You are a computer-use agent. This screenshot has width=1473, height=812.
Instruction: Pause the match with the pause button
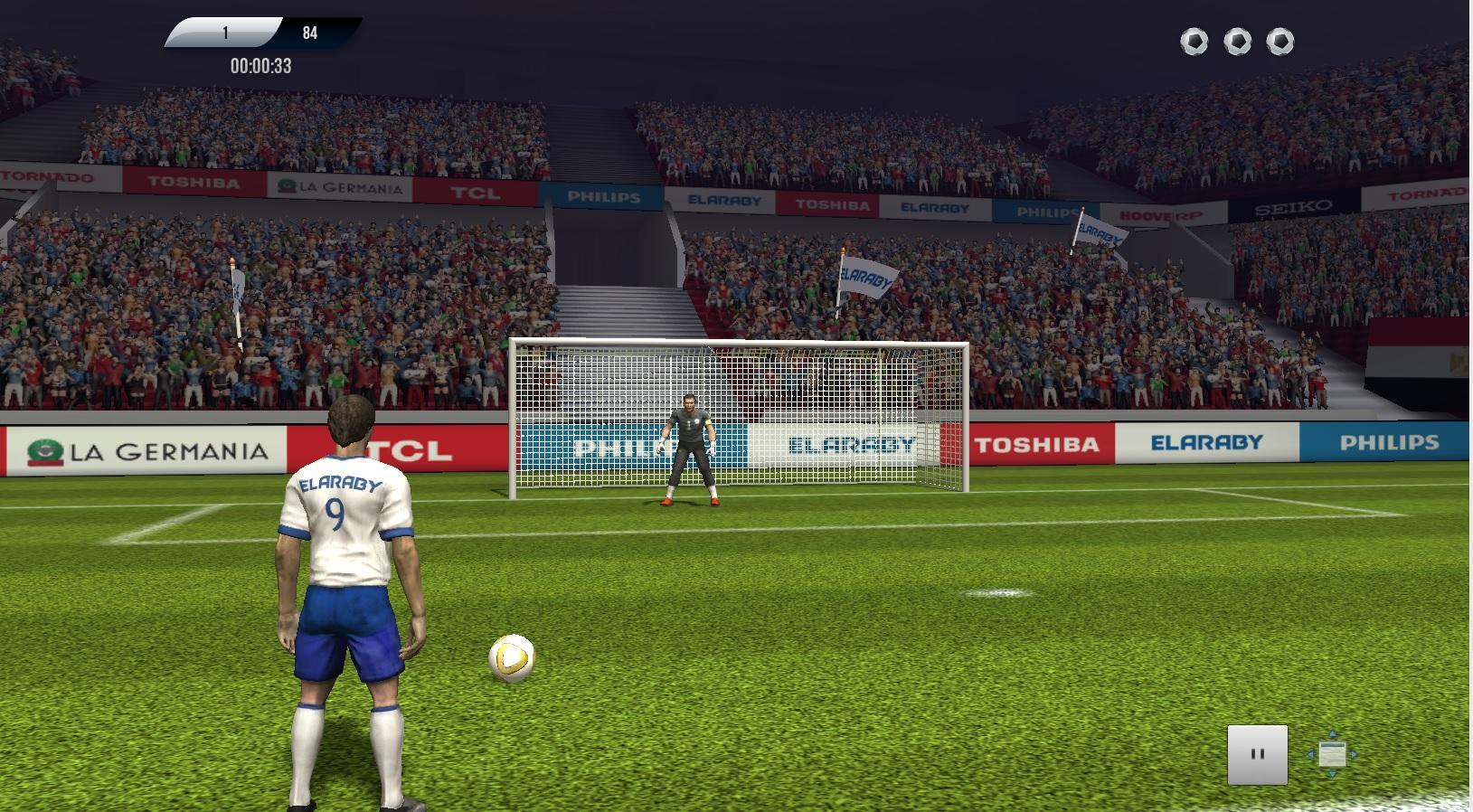point(1257,754)
